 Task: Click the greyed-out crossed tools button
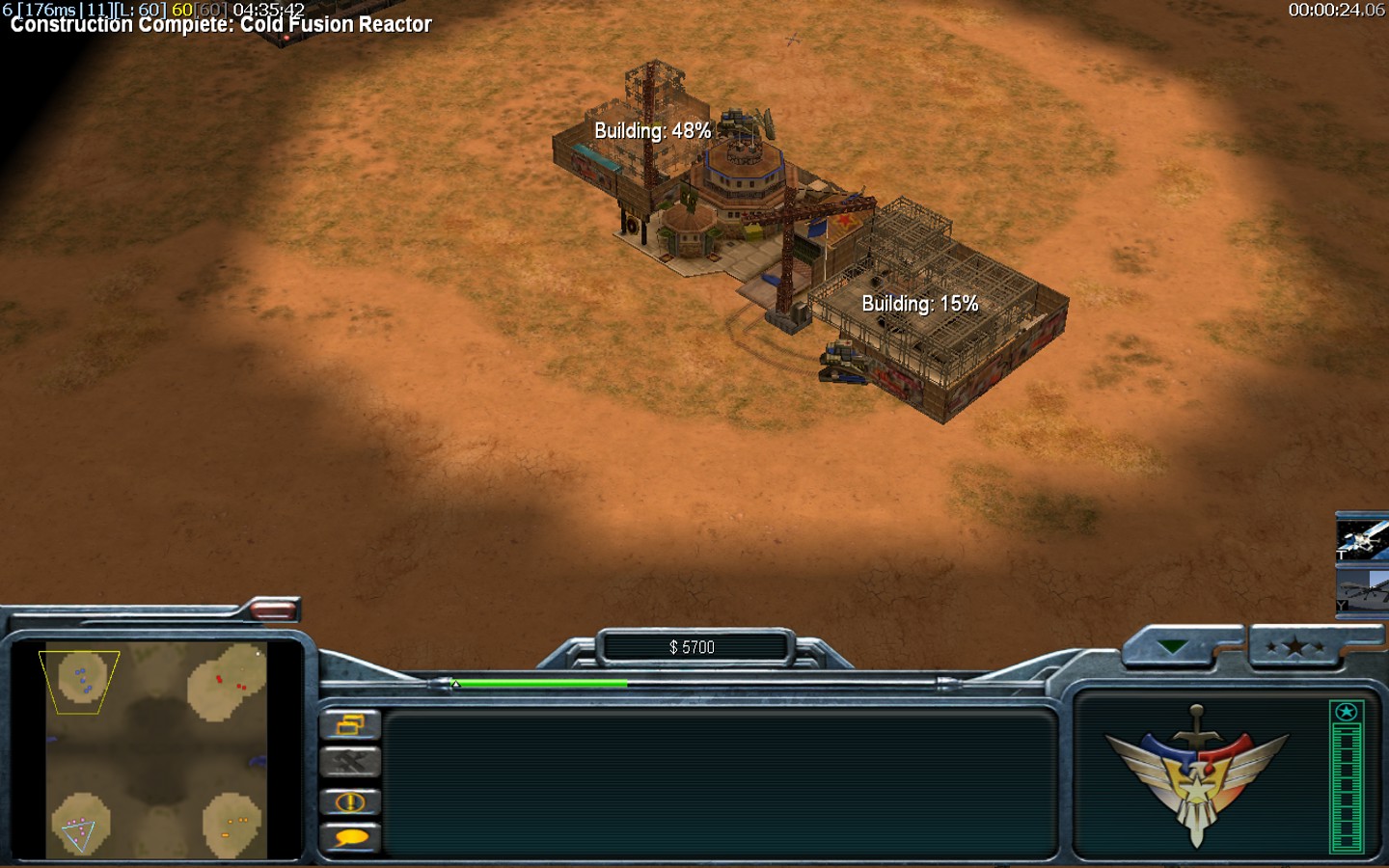[350, 763]
